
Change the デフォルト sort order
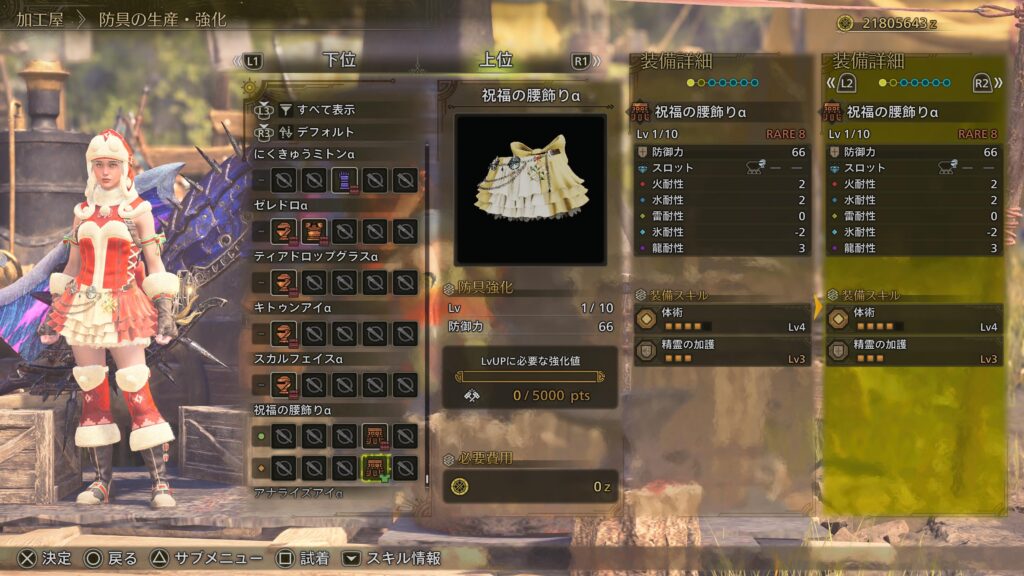click(316, 132)
